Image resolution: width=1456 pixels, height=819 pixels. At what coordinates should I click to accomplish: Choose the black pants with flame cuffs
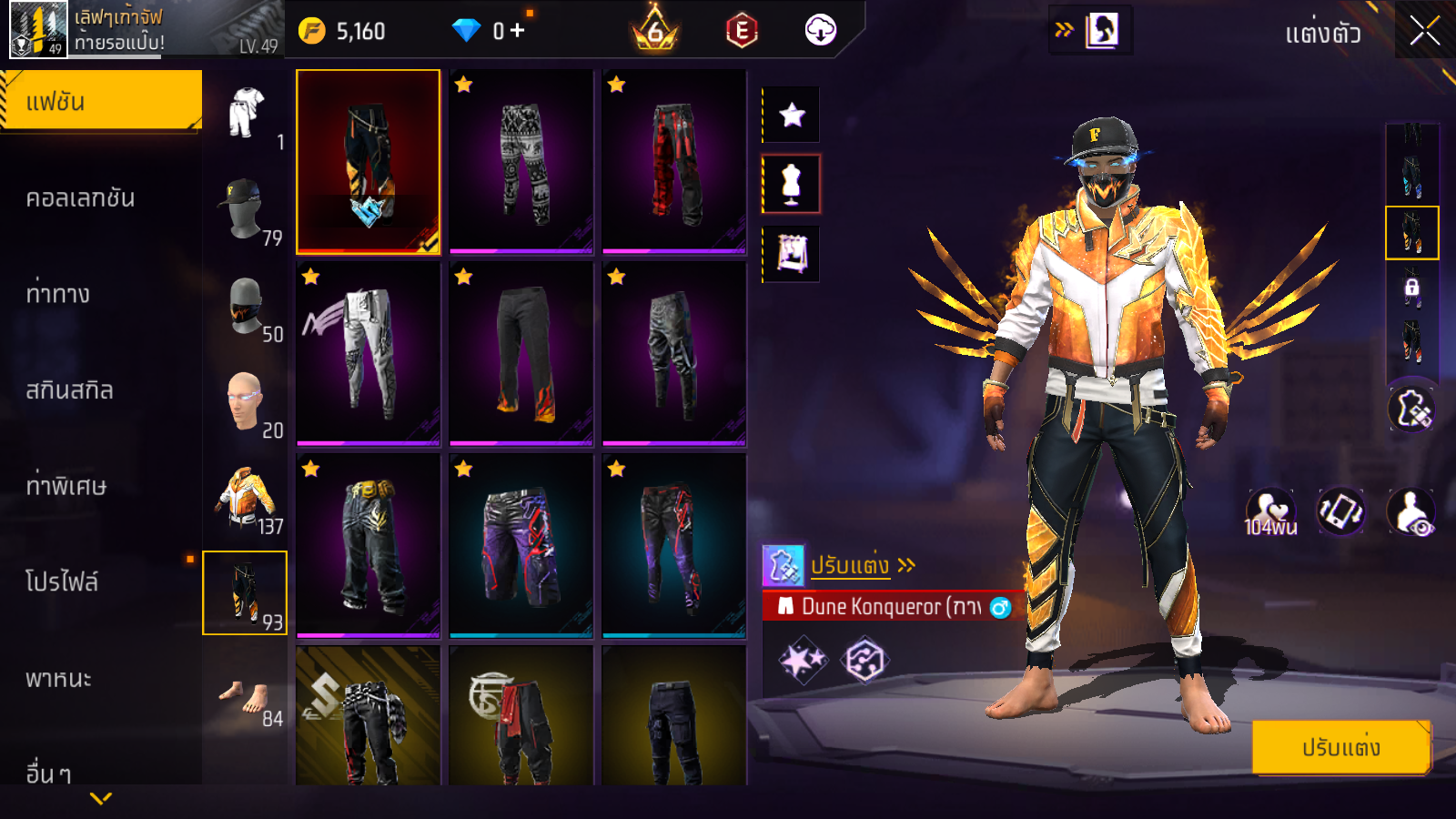[521, 353]
